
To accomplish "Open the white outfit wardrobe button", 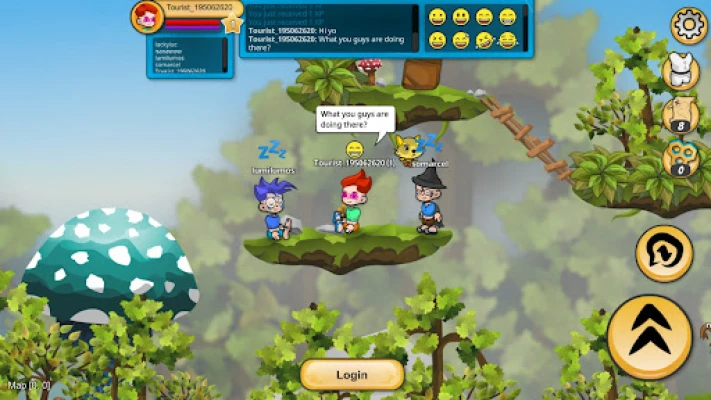I will point(681,72).
